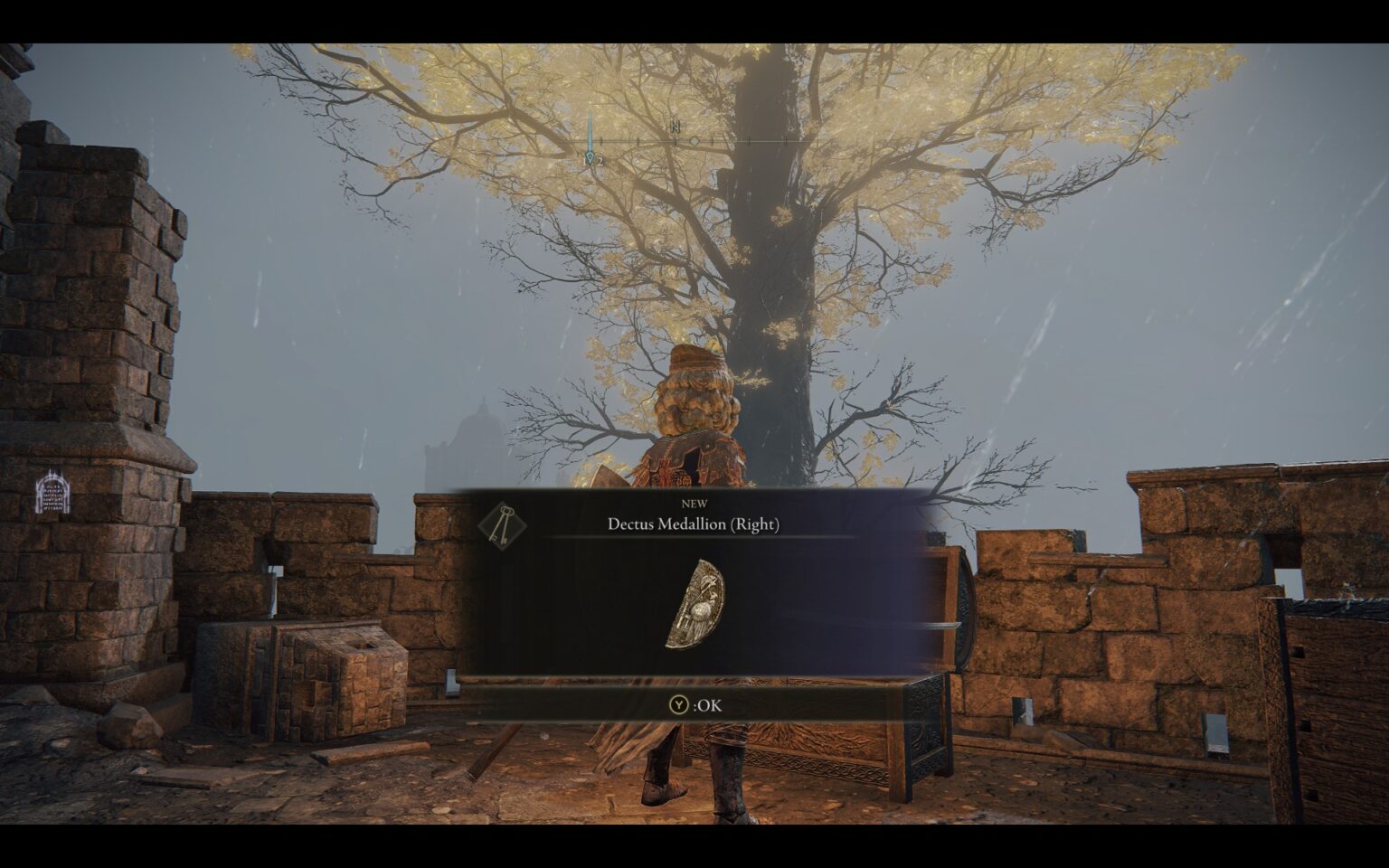
Task: Click the white gate-shaped effigy HUD icon
Action: point(52,495)
